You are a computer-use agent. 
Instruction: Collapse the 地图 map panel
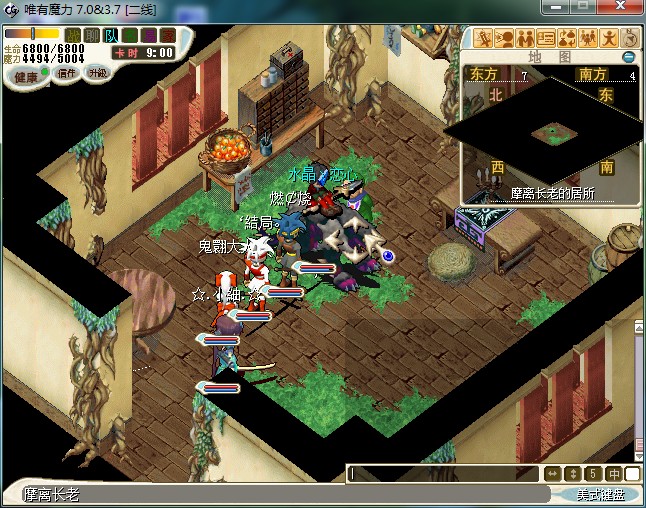point(630,56)
